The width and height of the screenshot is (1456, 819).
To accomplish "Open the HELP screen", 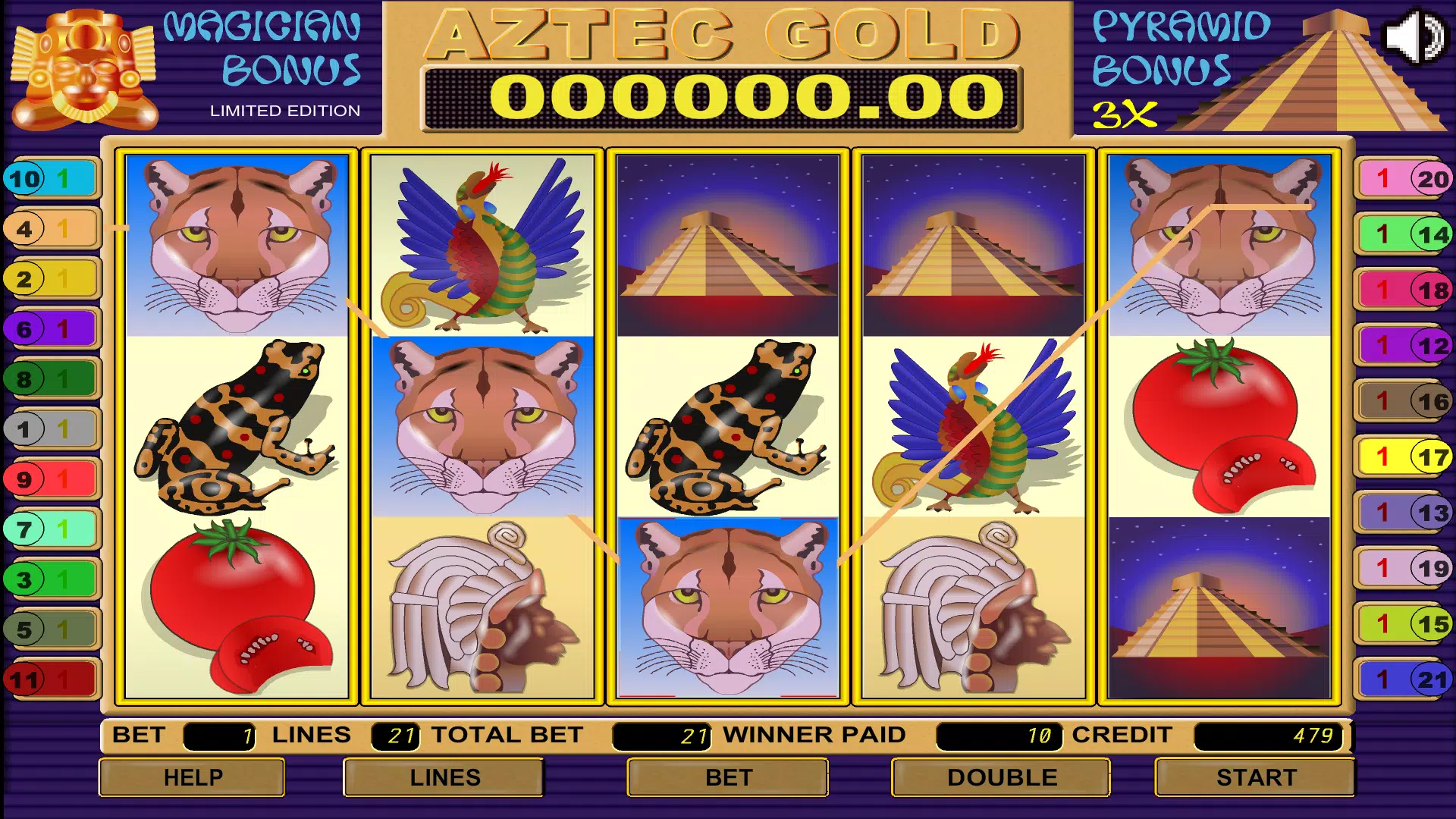I will coord(193,777).
